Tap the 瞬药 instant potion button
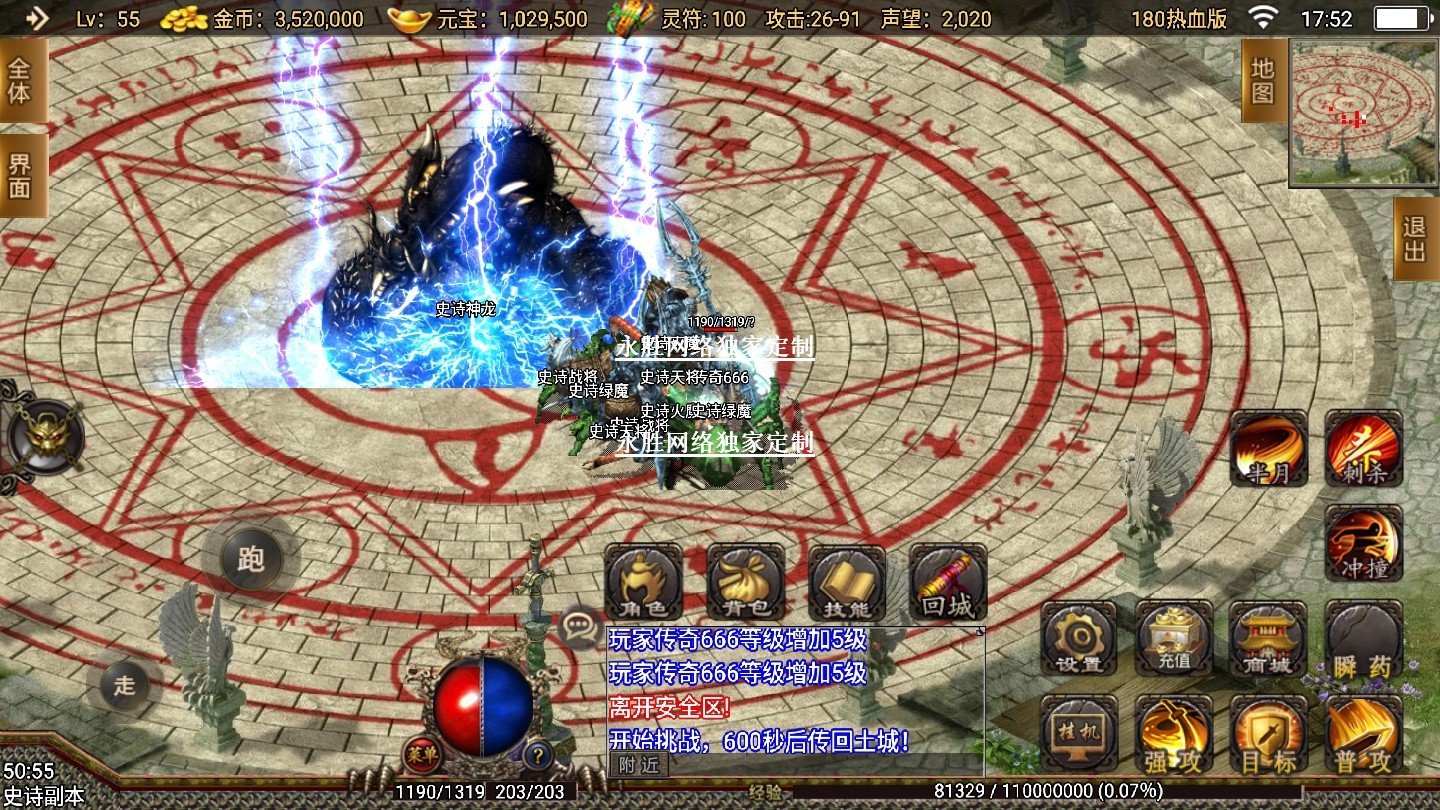Screen dimensions: 1440x810 pyautogui.click(x=1363, y=639)
